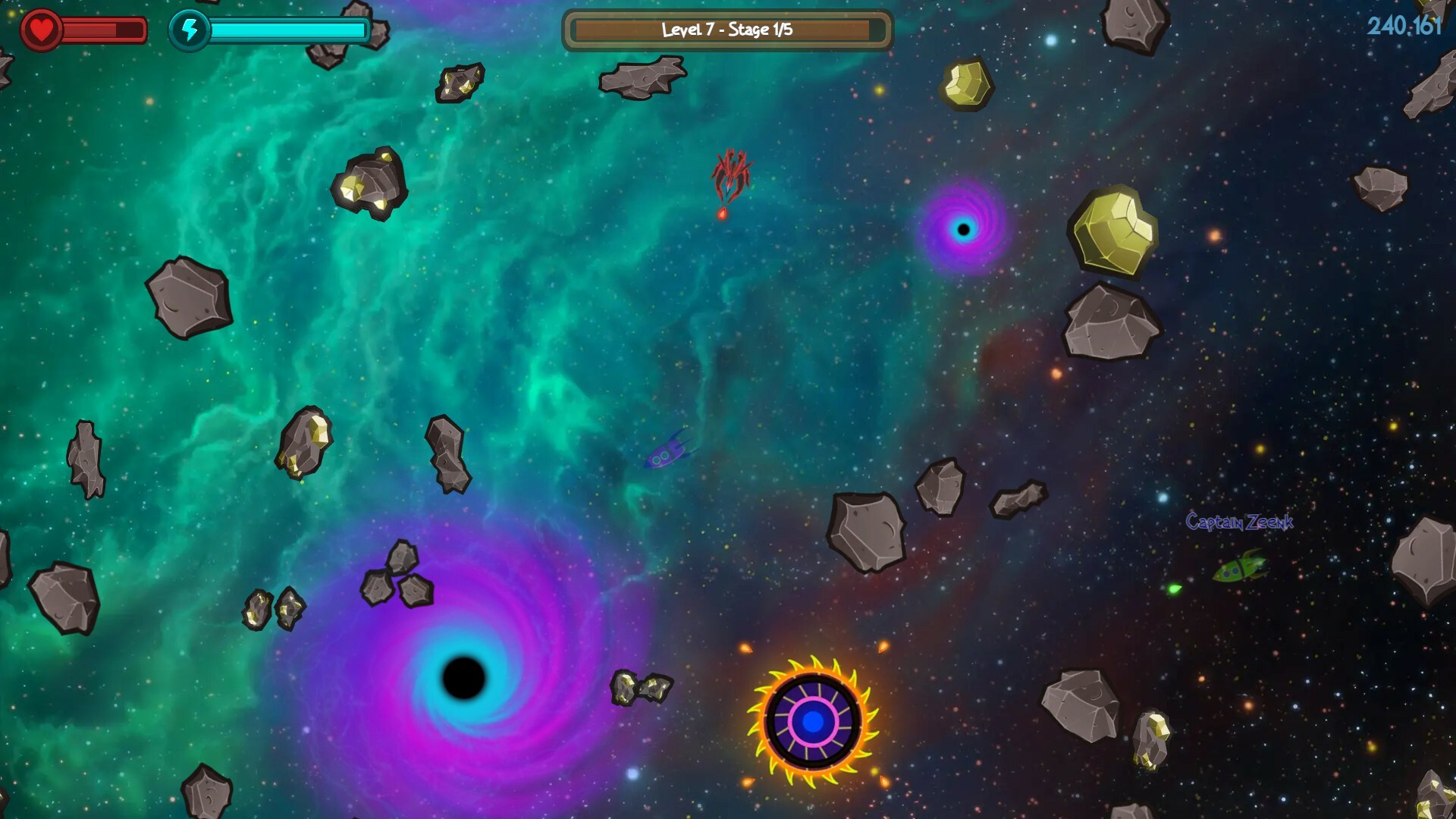The height and width of the screenshot is (819, 1456).
Task: Click the small black hole on the right
Action: pos(965,227)
